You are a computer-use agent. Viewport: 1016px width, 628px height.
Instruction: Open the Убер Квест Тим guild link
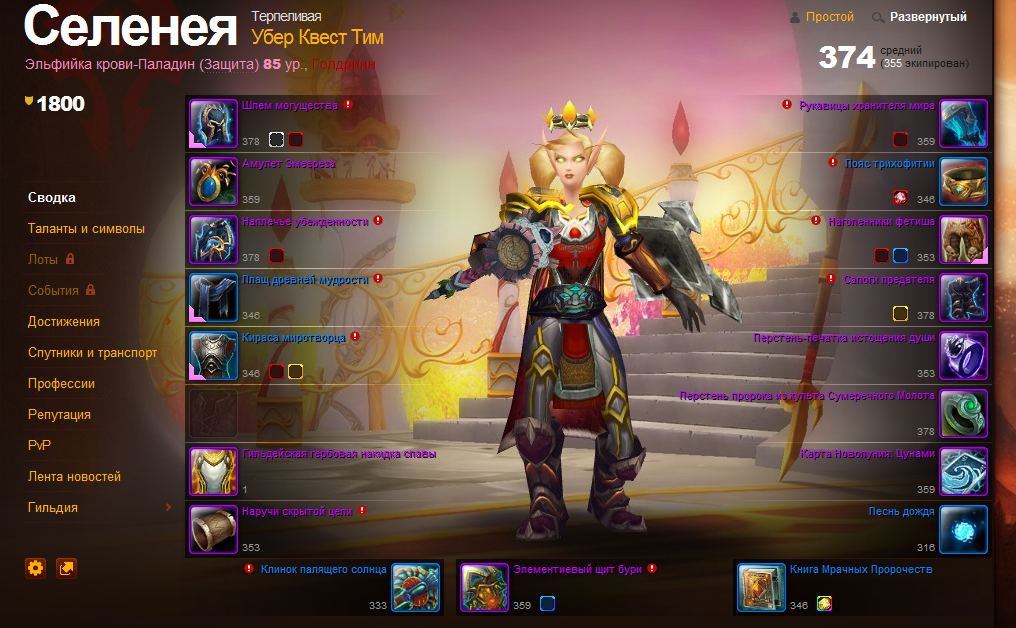coord(317,38)
